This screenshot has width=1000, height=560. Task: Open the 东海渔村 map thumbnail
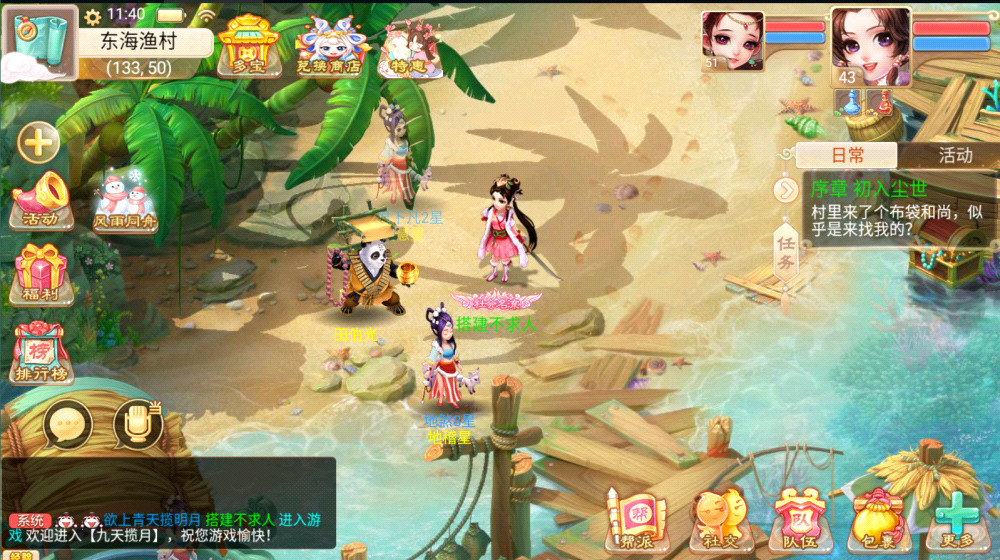tap(40, 40)
